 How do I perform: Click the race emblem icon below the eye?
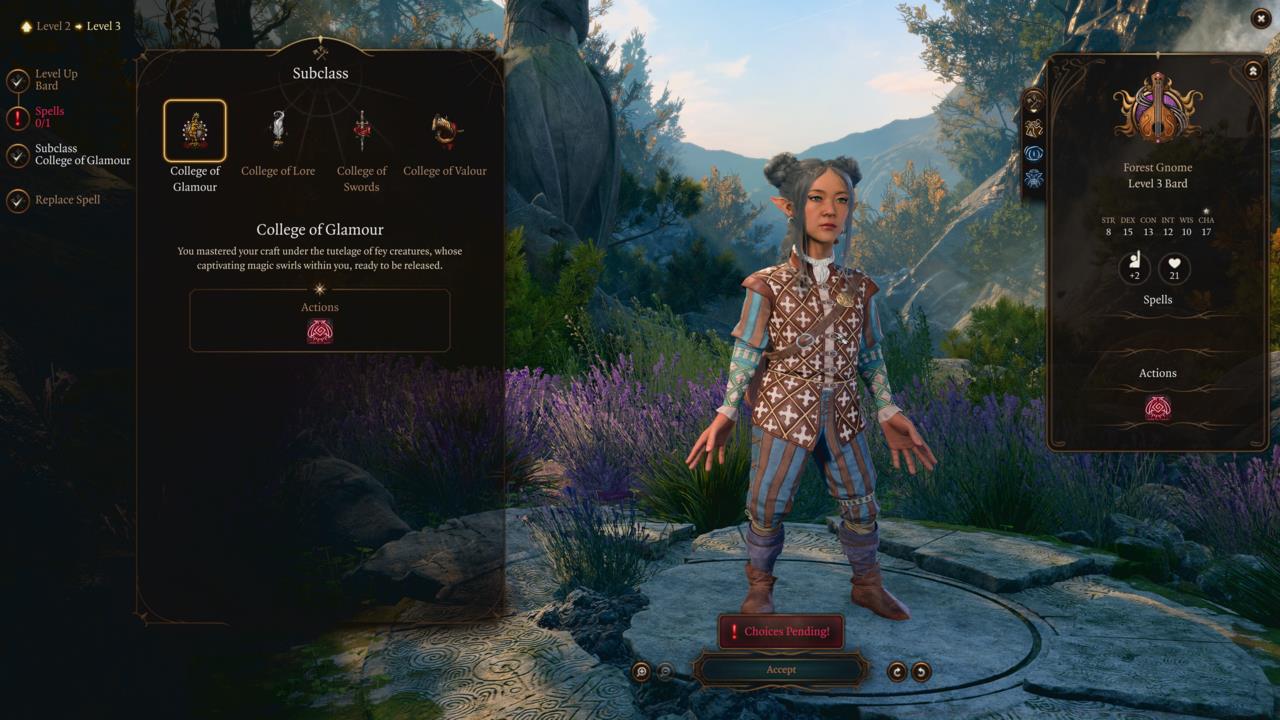[1034, 180]
